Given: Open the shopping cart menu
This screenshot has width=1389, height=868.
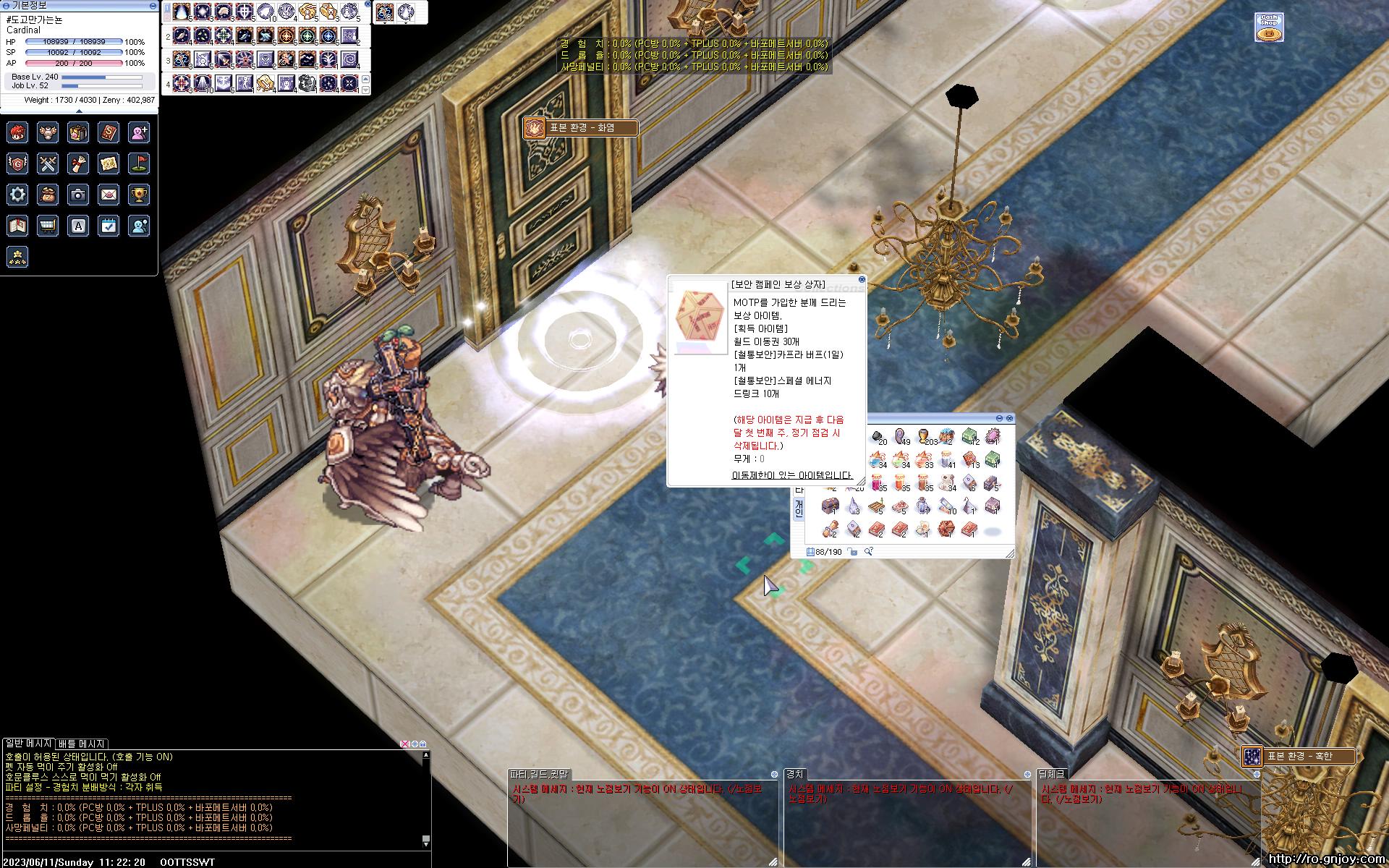Looking at the screenshot, I should click(48, 226).
